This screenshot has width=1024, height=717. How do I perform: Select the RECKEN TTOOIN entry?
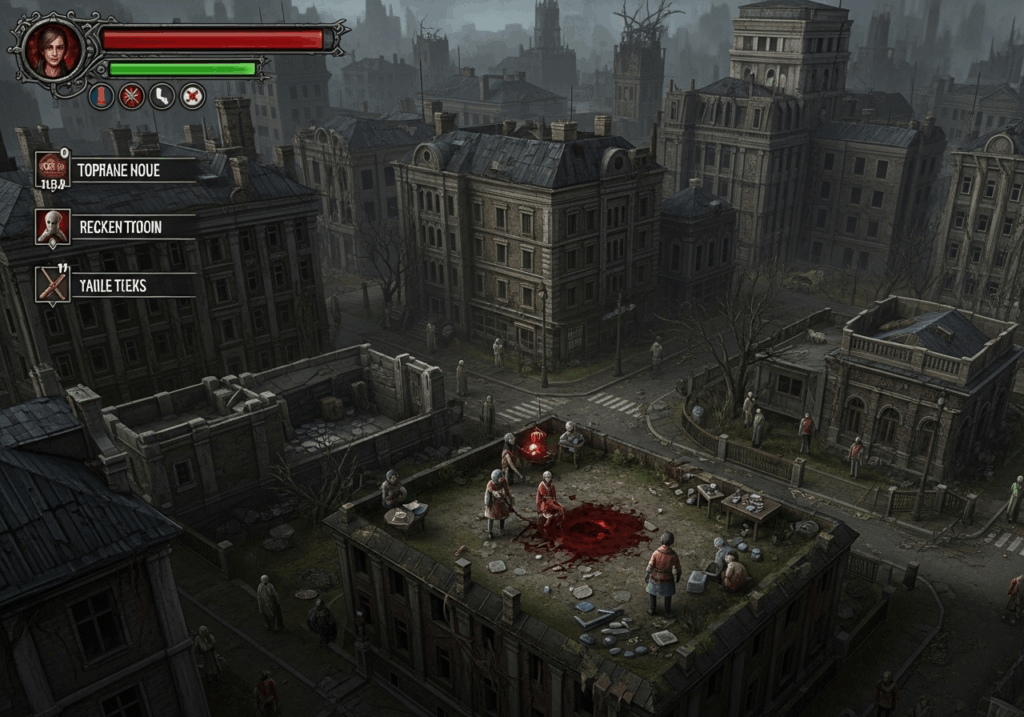click(116, 227)
